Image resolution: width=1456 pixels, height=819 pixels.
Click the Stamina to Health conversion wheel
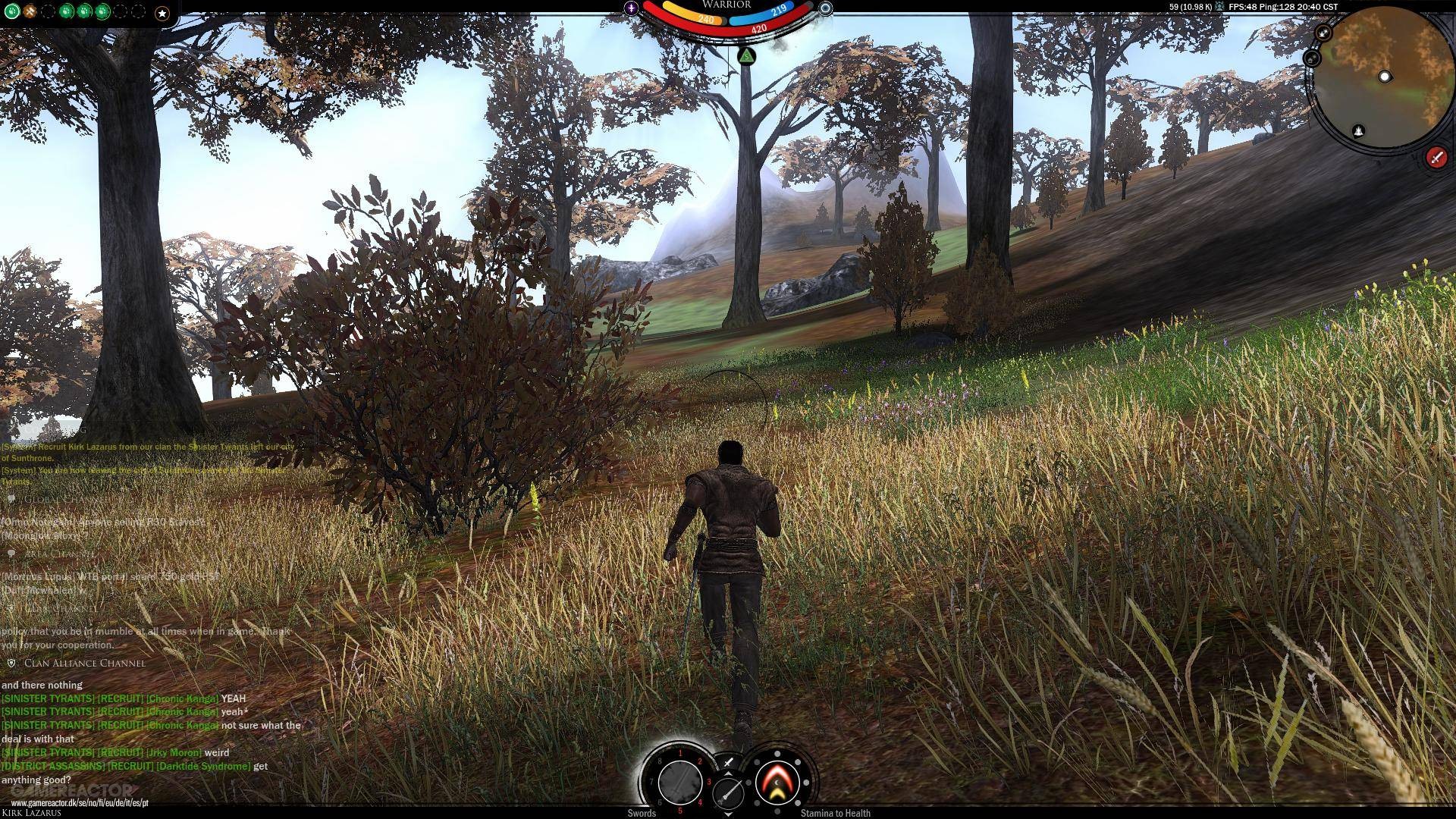tap(777, 782)
